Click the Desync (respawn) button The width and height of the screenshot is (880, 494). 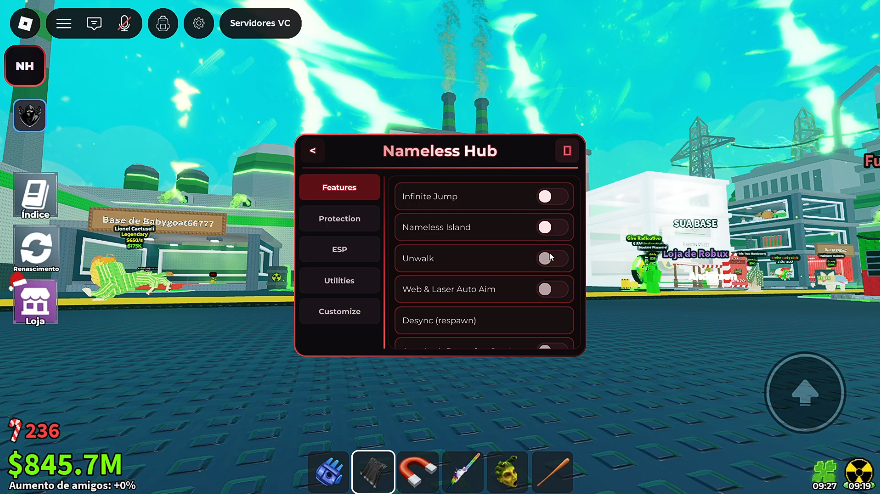[484, 320]
